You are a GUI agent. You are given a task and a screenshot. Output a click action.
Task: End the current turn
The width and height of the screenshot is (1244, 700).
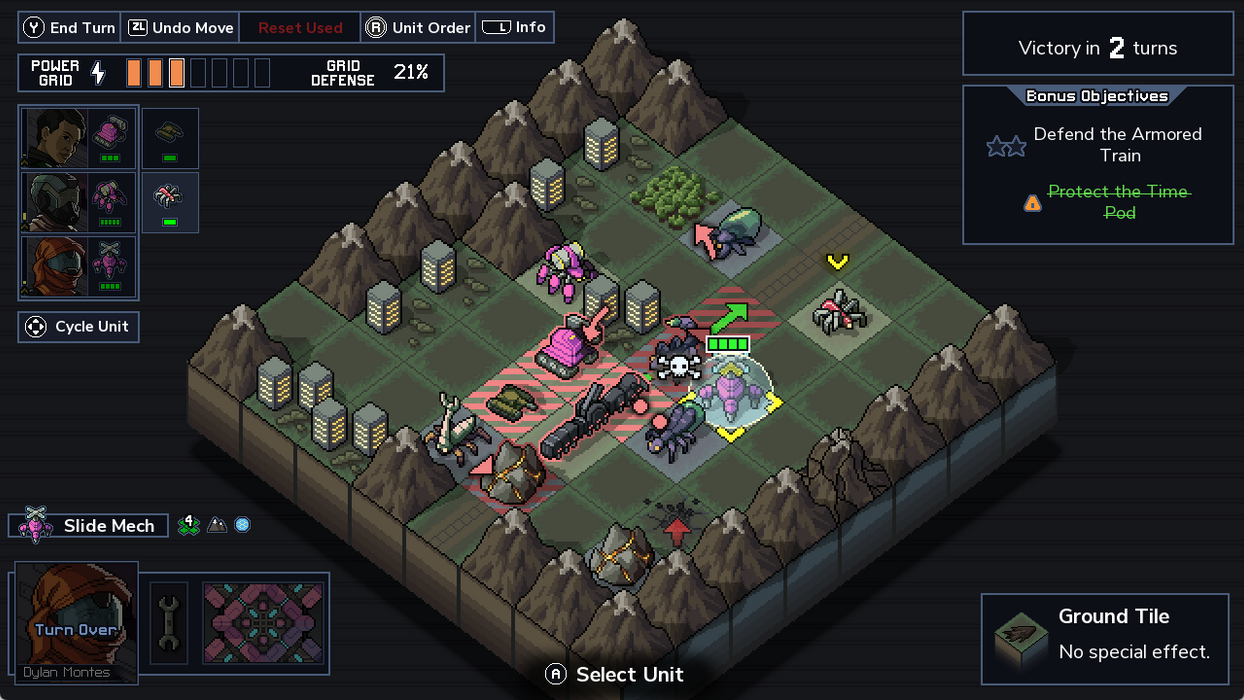(70, 28)
